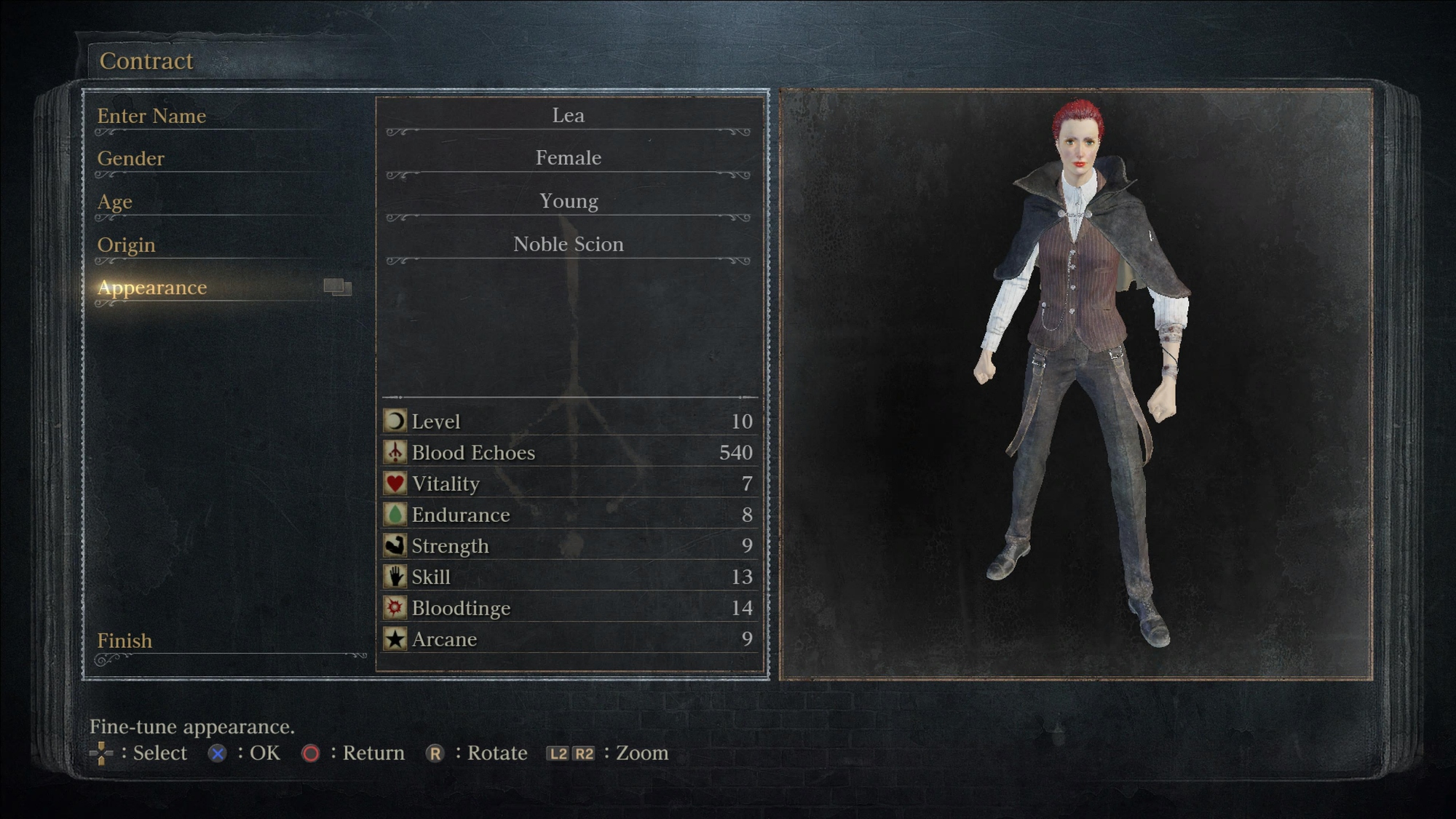
Task: Change the Noble Scion origin value
Action: 568,244
